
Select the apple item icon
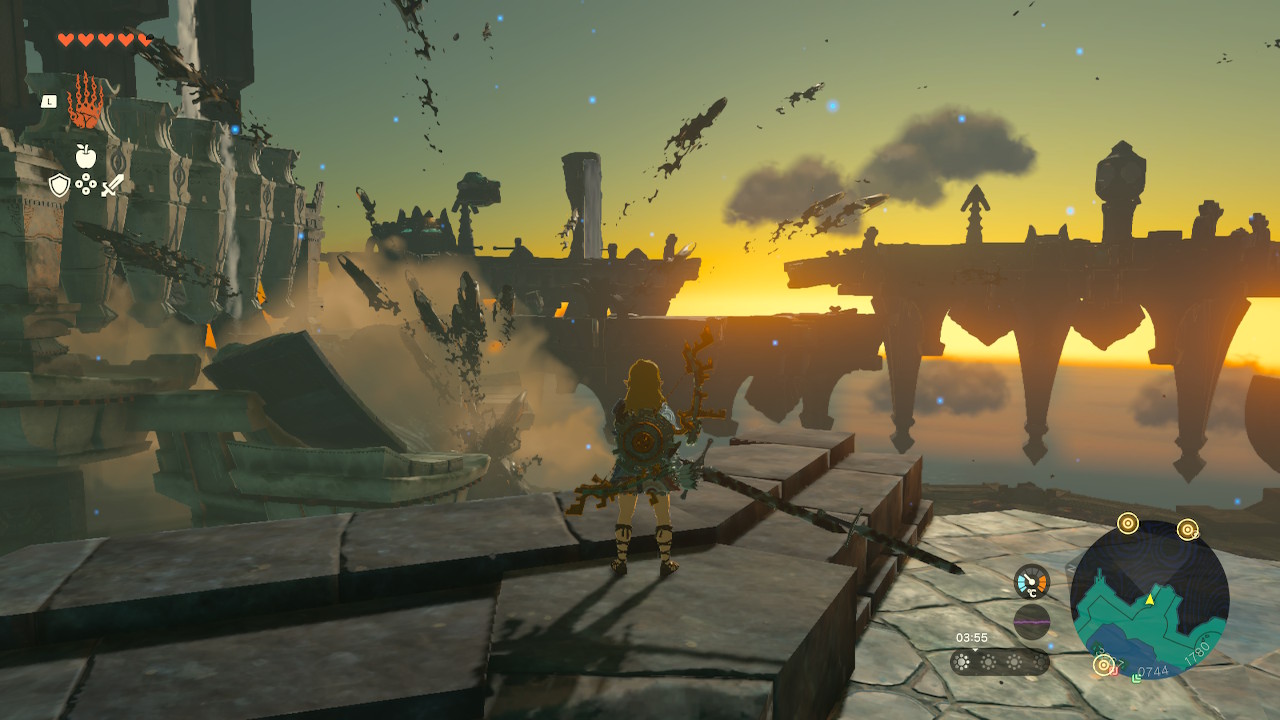coord(86,156)
